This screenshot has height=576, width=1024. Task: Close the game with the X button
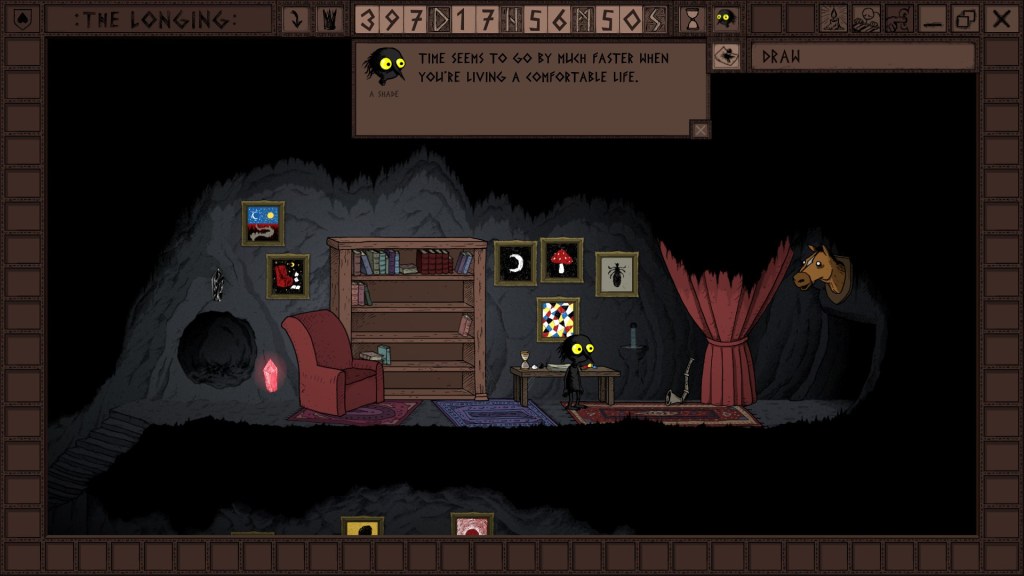pyautogui.click(x=999, y=19)
